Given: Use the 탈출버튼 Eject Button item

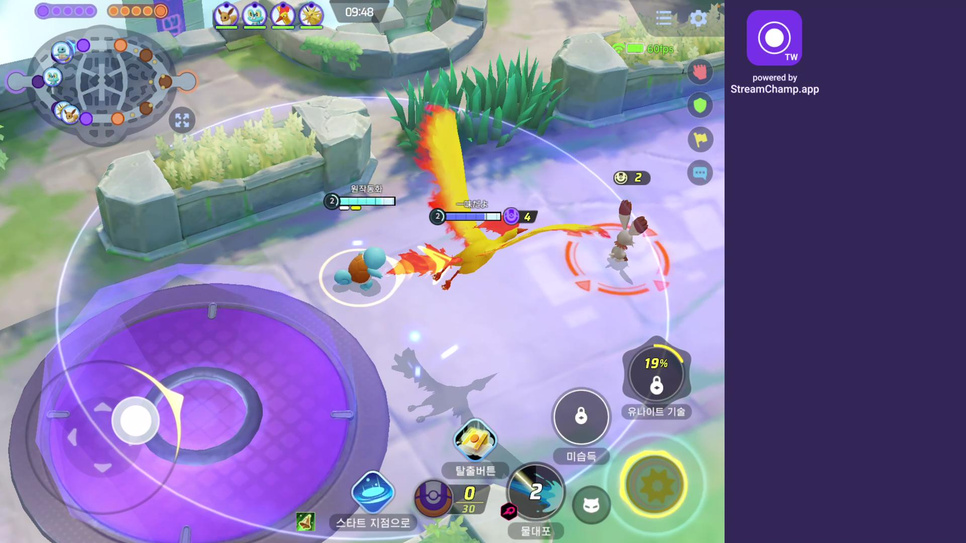Looking at the screenshot, I should coord(475,441).
